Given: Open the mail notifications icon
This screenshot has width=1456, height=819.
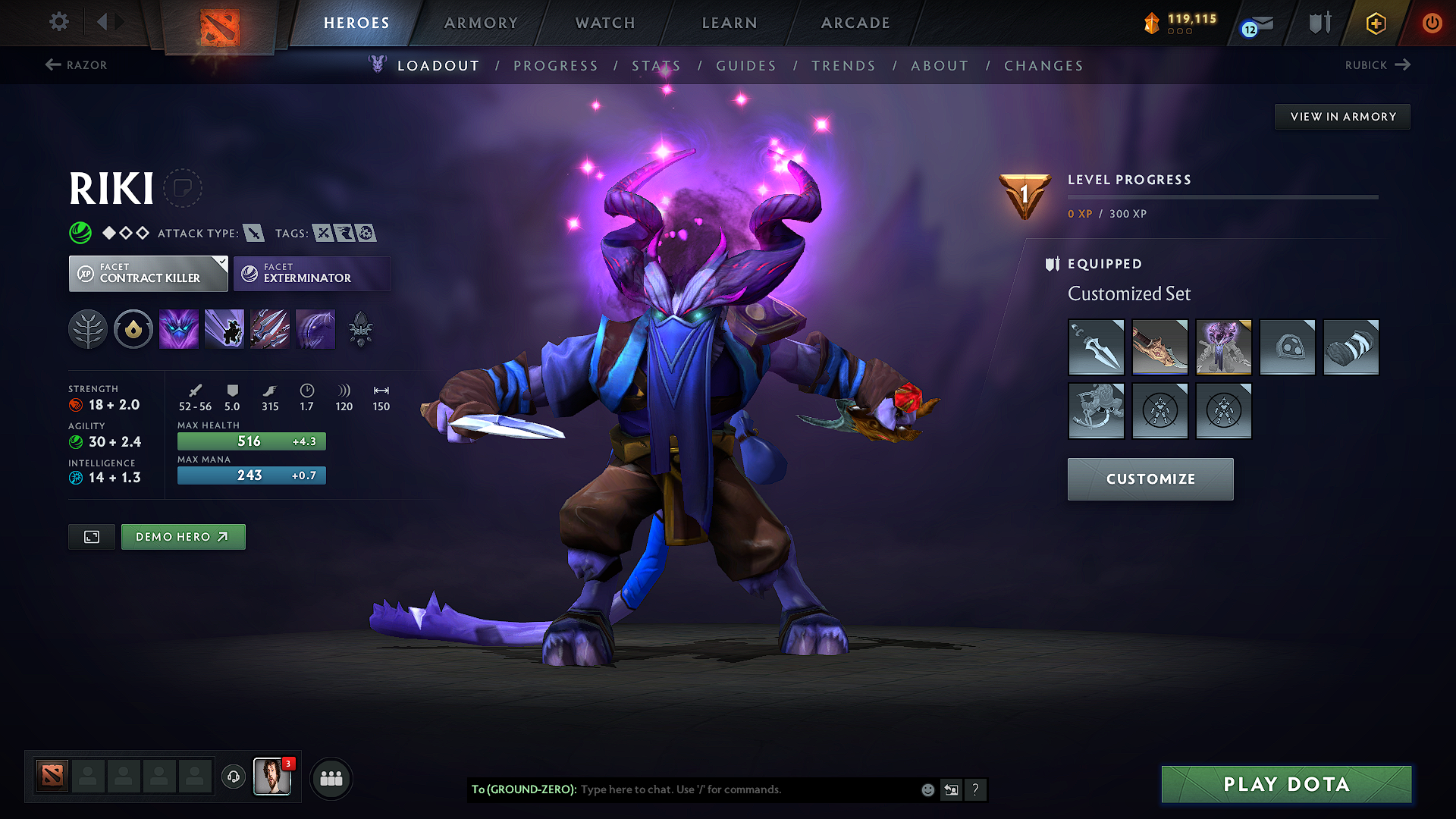Looking at the screenshot, I should tap(1257, 23).
